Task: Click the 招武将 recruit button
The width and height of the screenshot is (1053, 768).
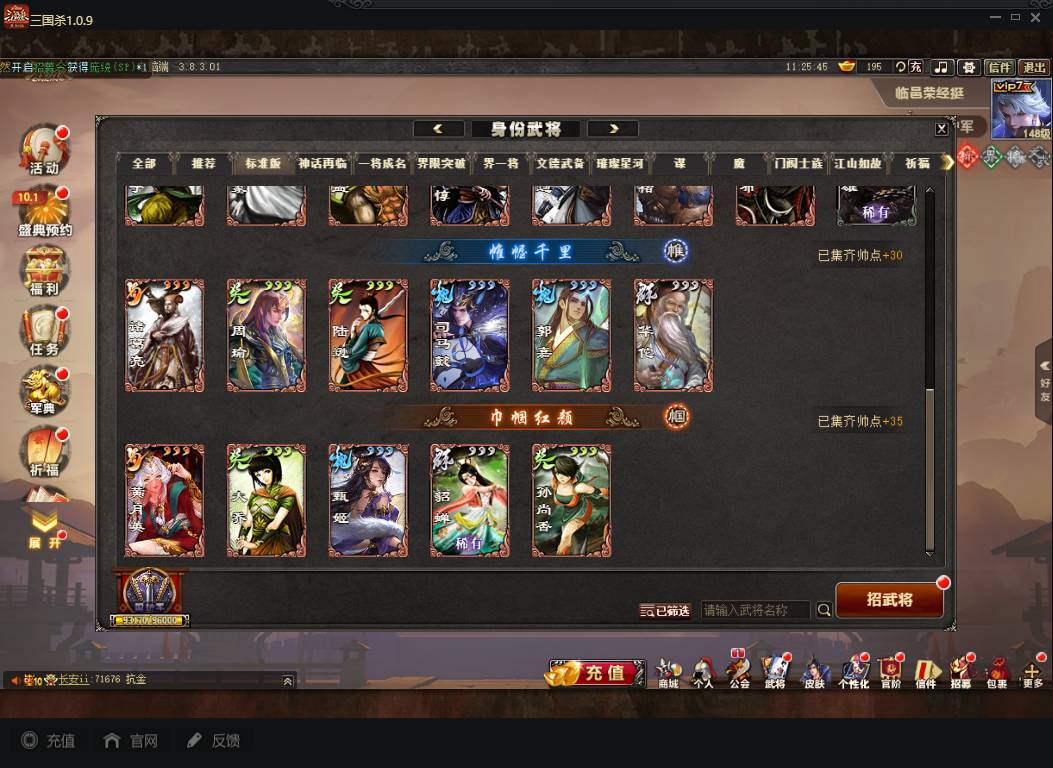Action: point(889,600)
